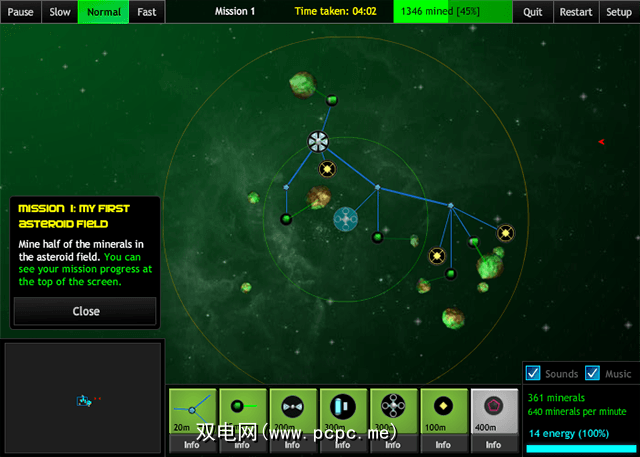Image resolution: width=640 pixels, height=457 pixels.
Task: Open the Setup menu
Action: [619, 12]
